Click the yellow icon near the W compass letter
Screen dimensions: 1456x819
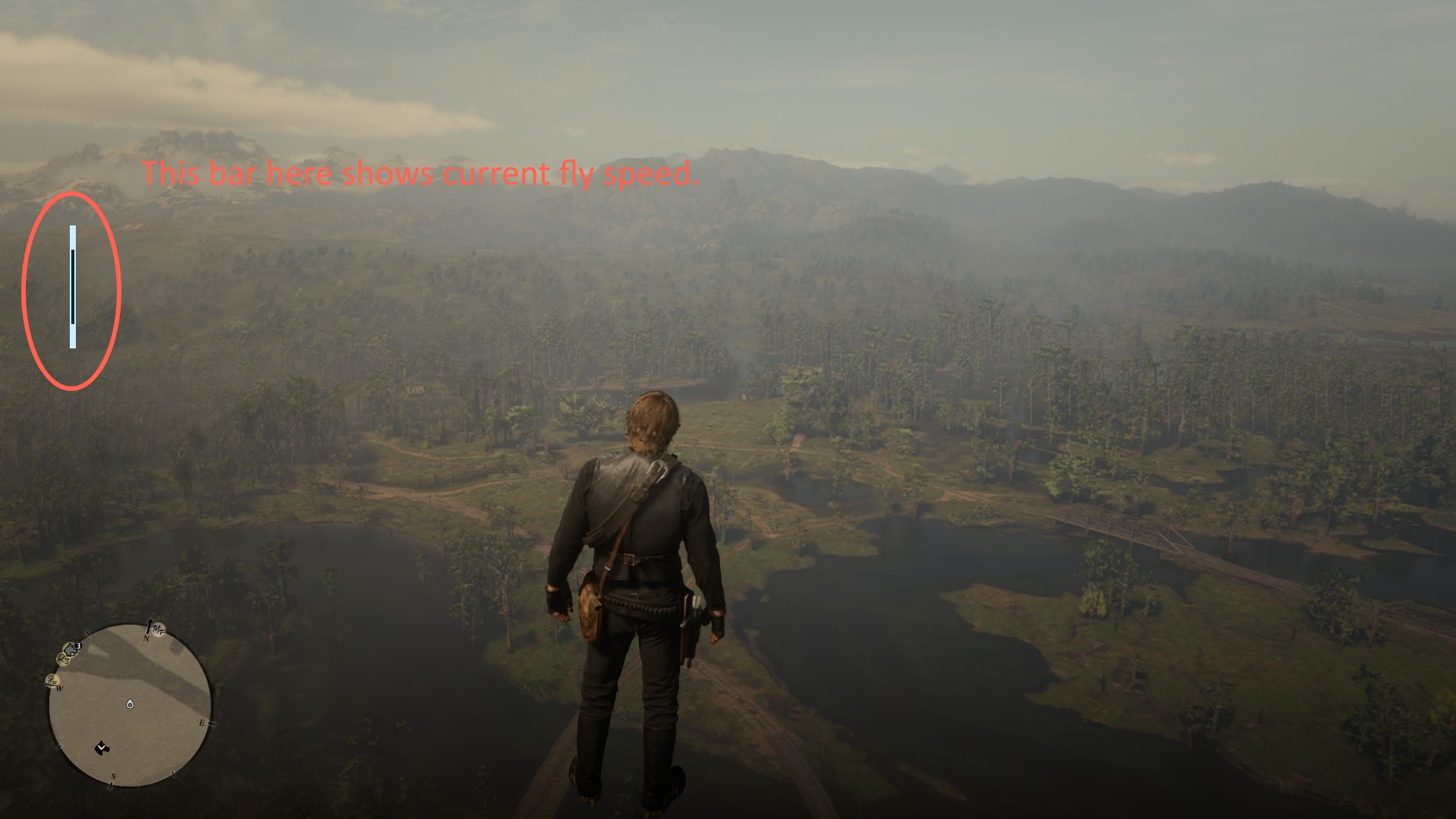(51, 681)
